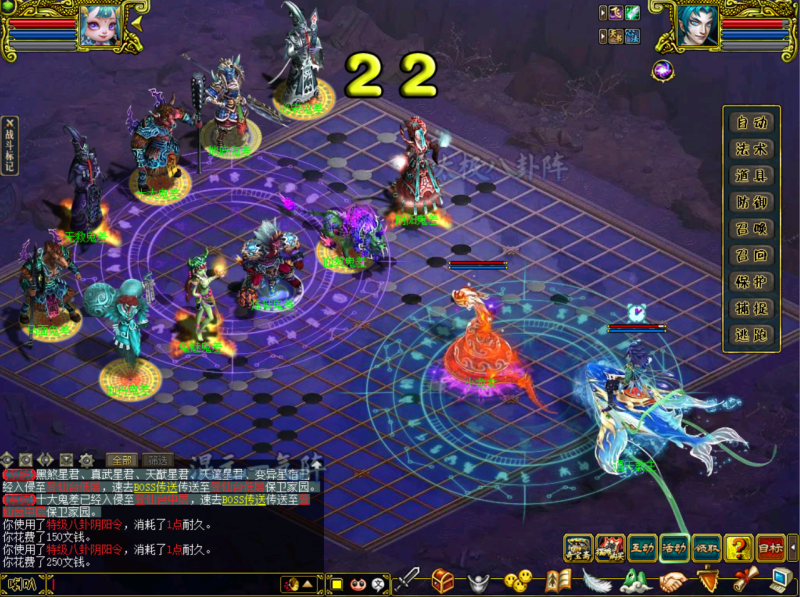Click the 逃跑 flee command
800x597 pixels.
click(751, 335)
